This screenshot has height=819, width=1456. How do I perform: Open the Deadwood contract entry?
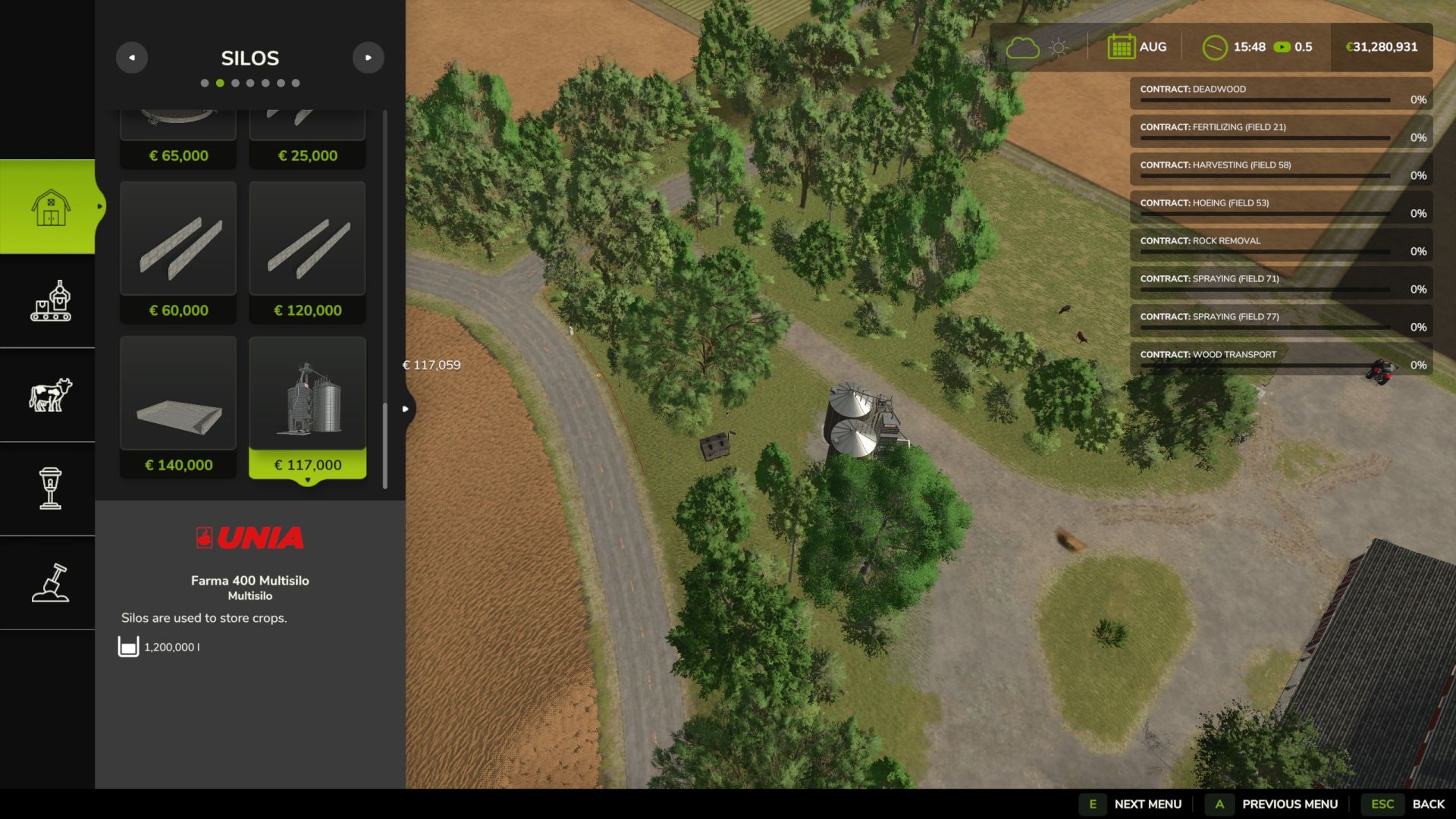(x=1280, y=93)
